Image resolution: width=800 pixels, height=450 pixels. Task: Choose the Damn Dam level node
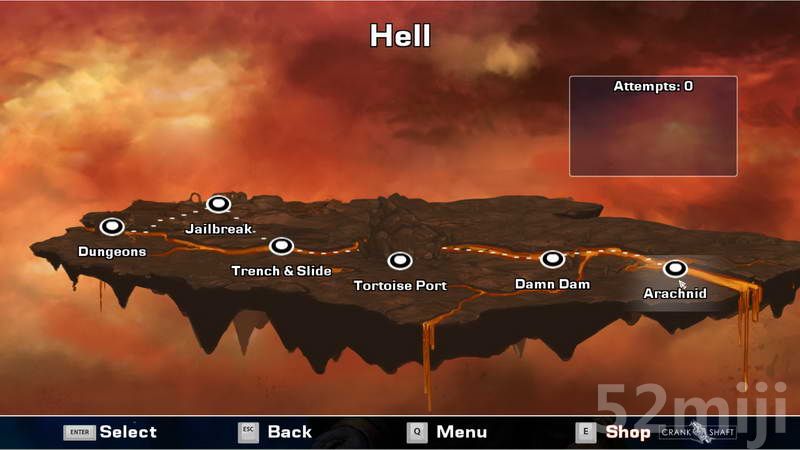(553, 259)
